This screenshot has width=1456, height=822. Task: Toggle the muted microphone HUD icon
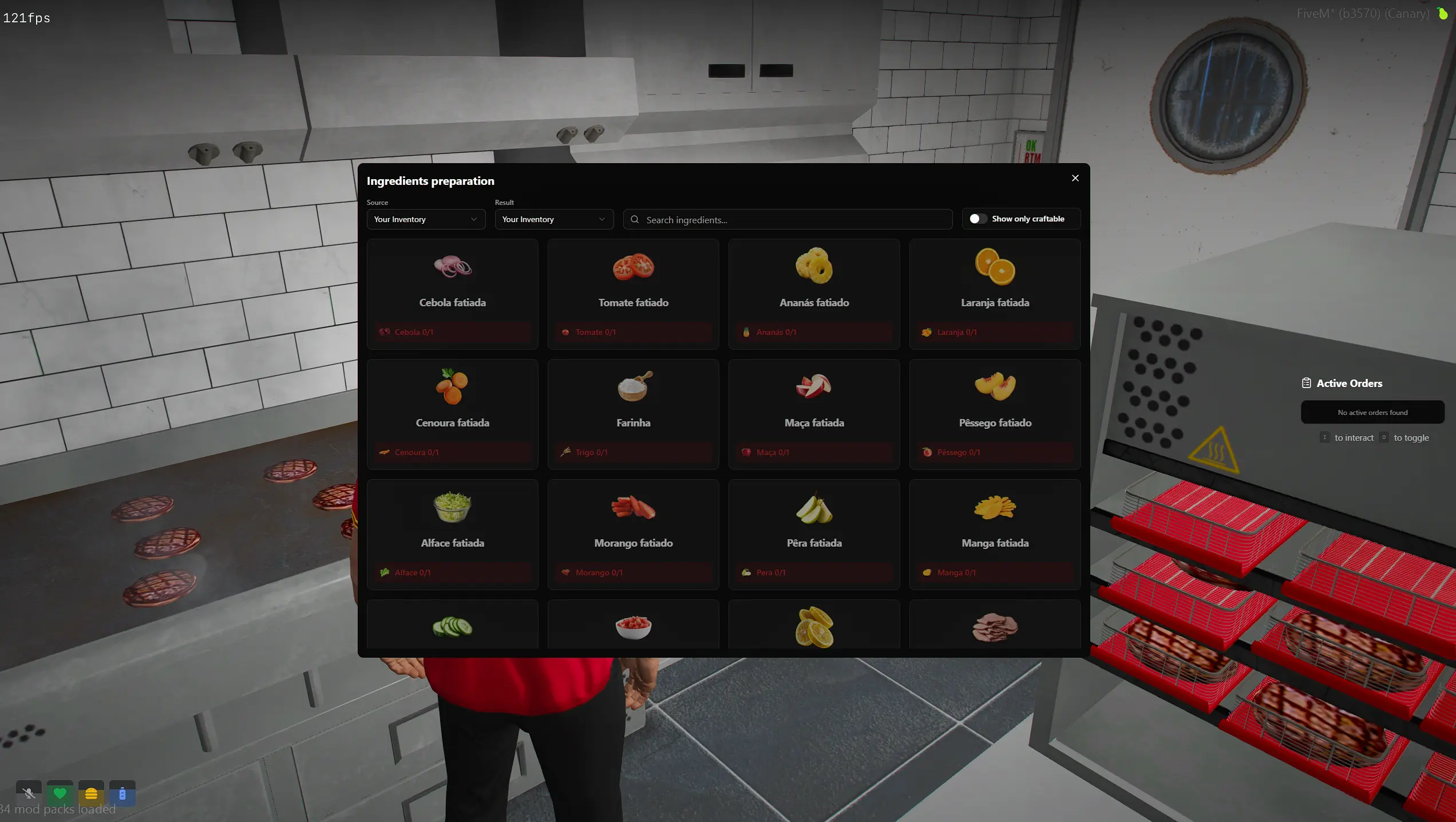28,793
